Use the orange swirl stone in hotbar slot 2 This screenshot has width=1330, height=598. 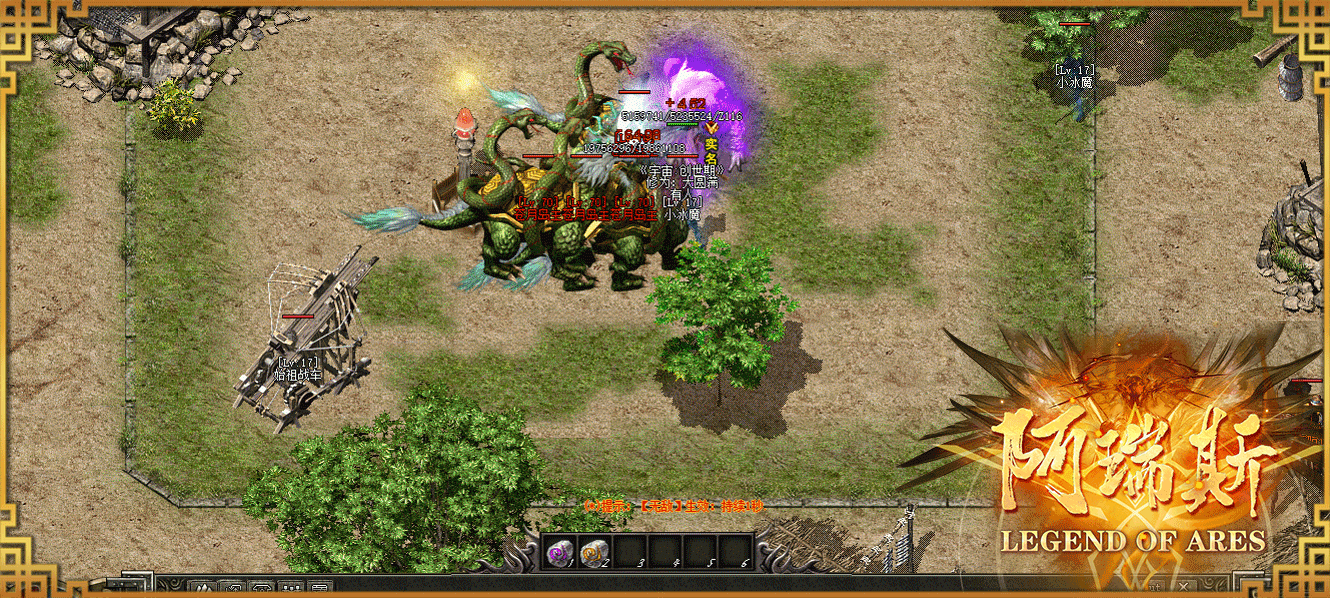[593, 550]
